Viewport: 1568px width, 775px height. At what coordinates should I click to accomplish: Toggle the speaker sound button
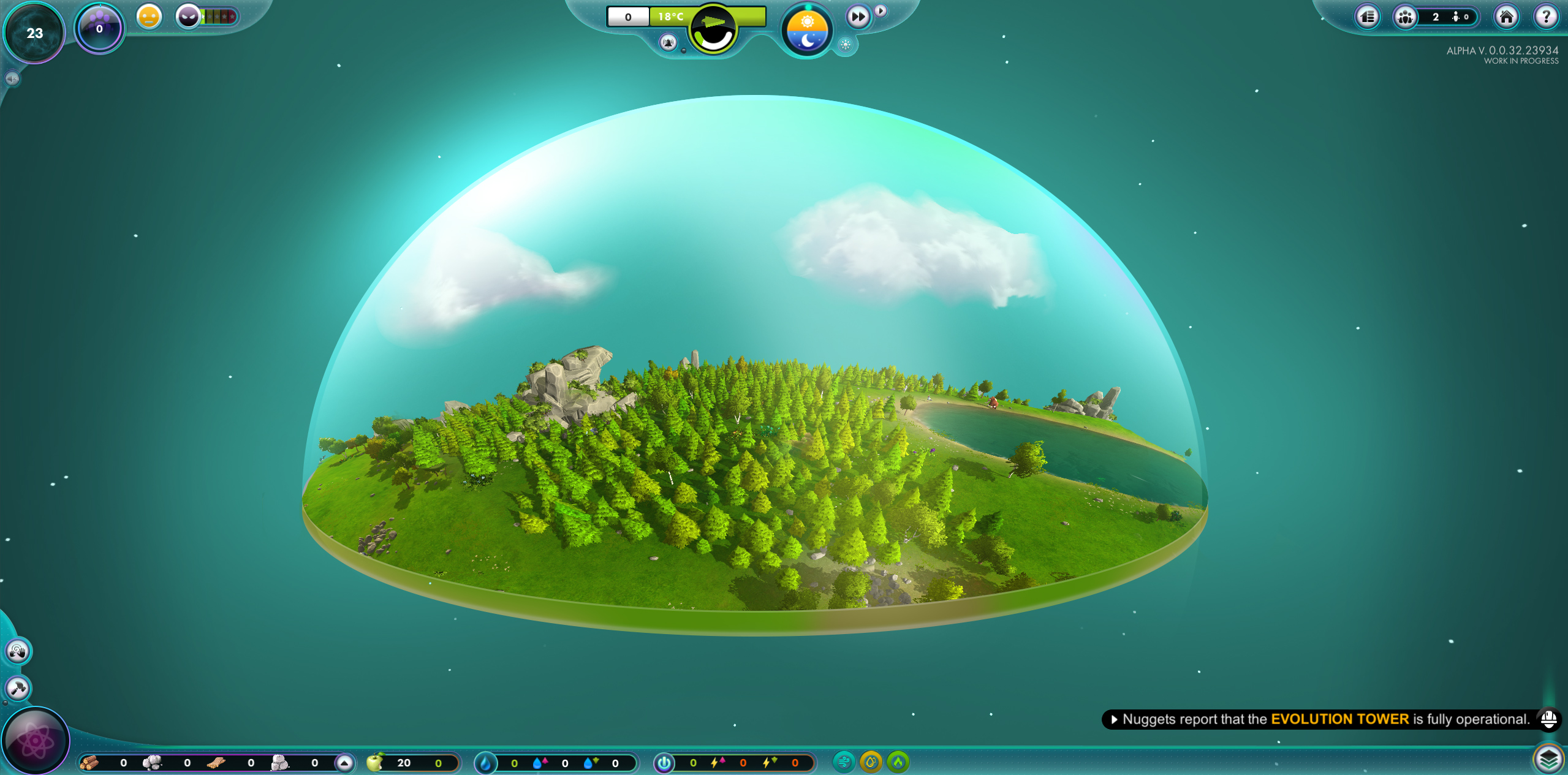[x=12, y=78]
